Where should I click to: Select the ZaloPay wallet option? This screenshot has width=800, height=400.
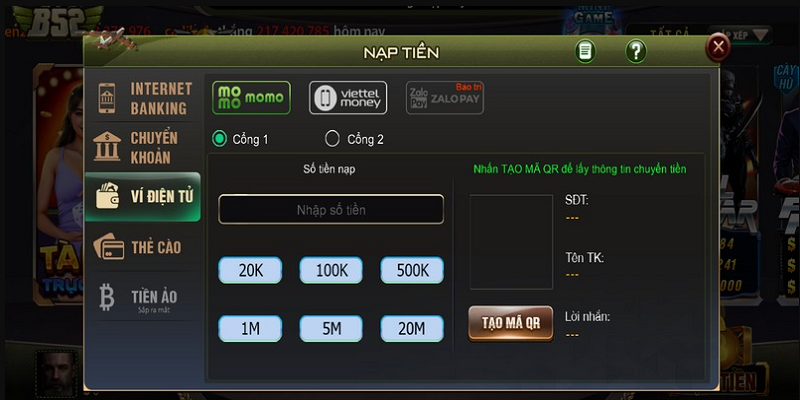tap(444, 98)
